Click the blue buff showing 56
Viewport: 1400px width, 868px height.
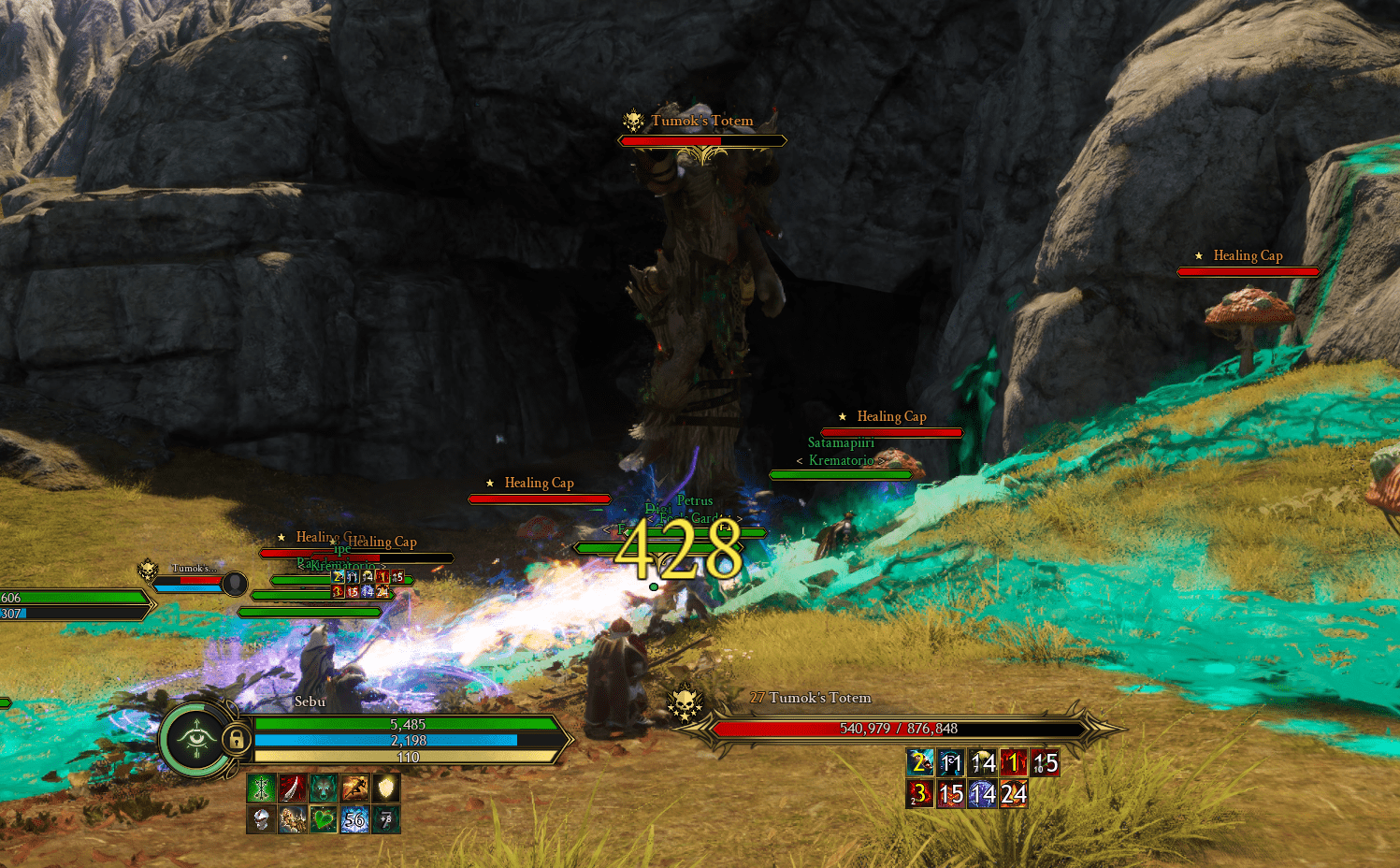tap(354, 820)
